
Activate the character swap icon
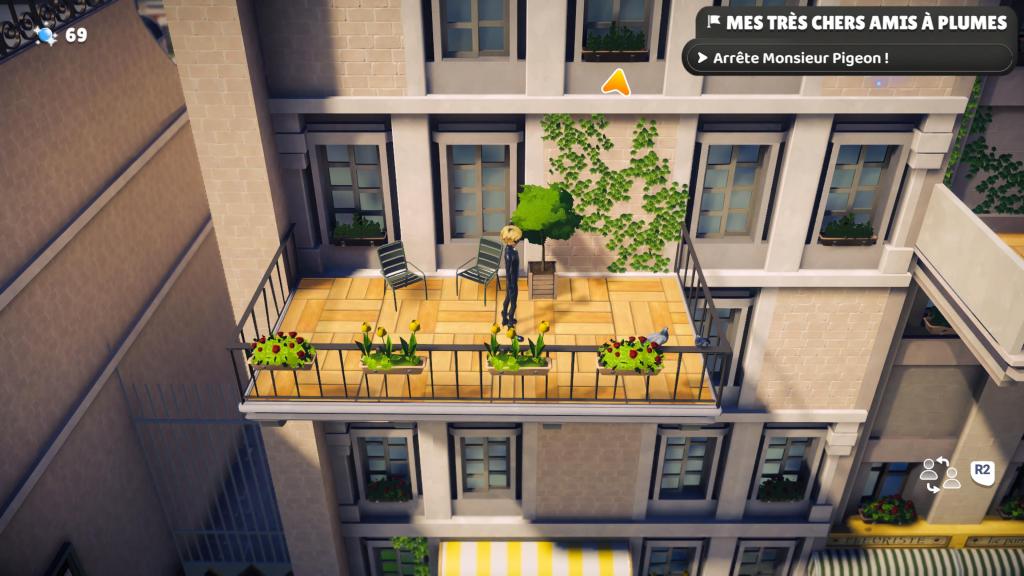click(939, 473)
